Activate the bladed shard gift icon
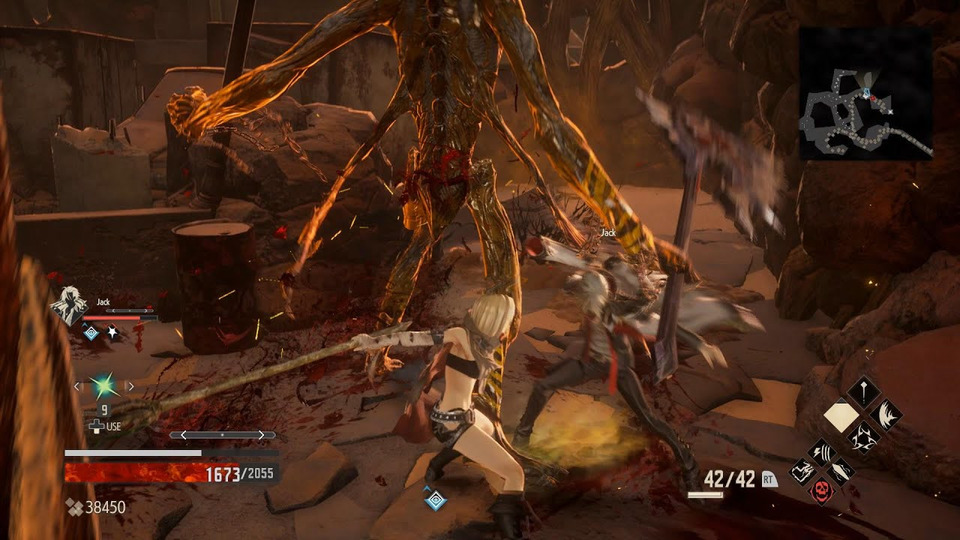Viewport: 960px width, 540px height. pos(841,471)
